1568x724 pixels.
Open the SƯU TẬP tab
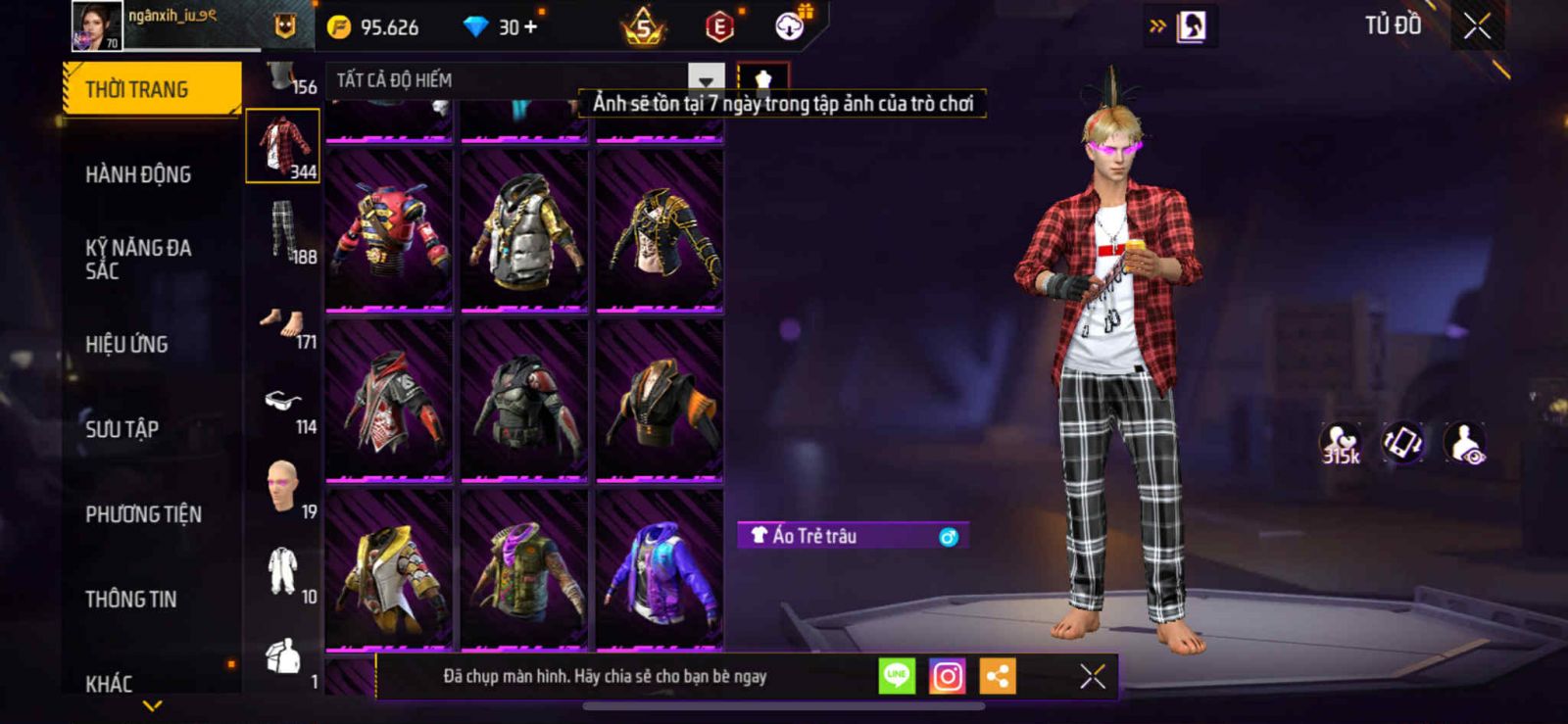click(x=122, y=429)
